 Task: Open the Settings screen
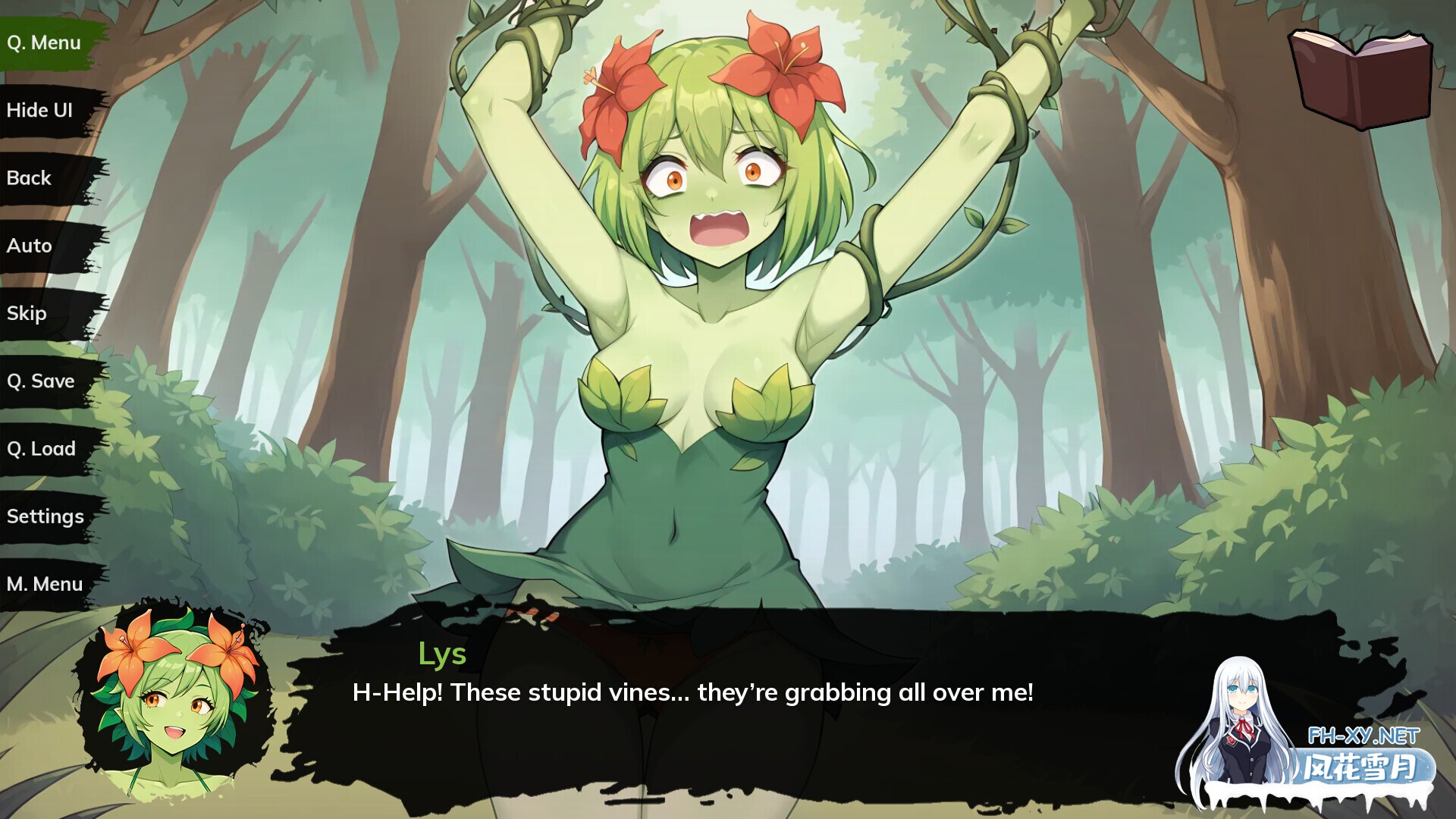45,516
